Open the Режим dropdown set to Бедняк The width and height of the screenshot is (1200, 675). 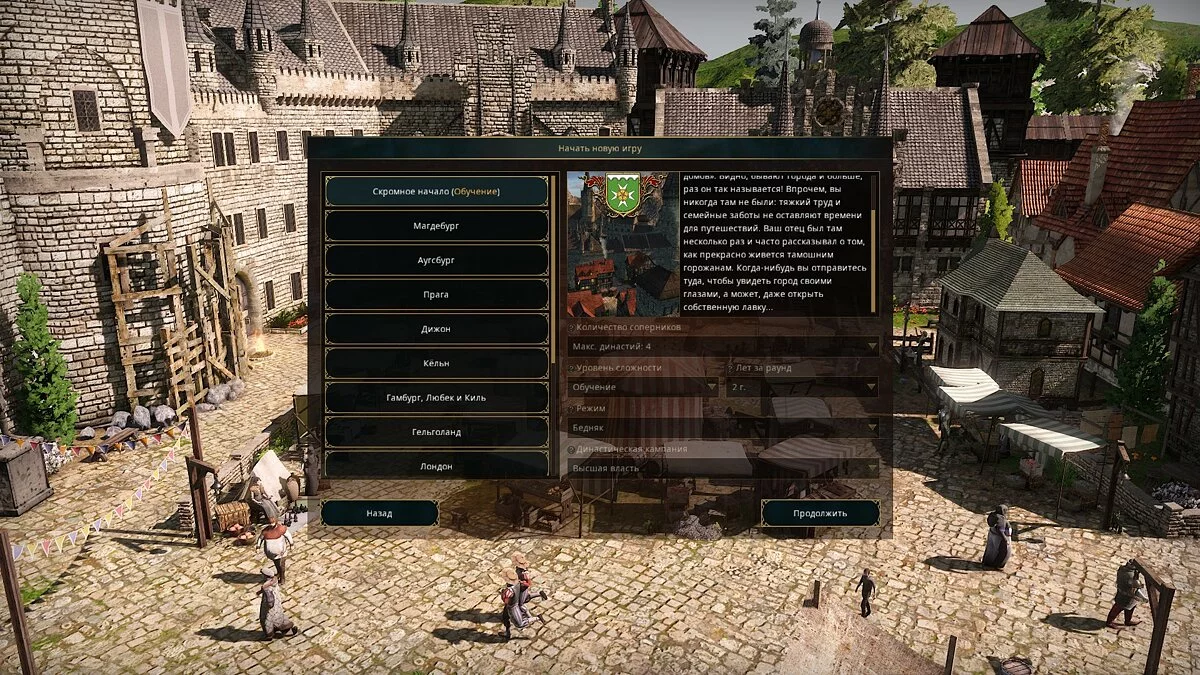pos(723,427)
